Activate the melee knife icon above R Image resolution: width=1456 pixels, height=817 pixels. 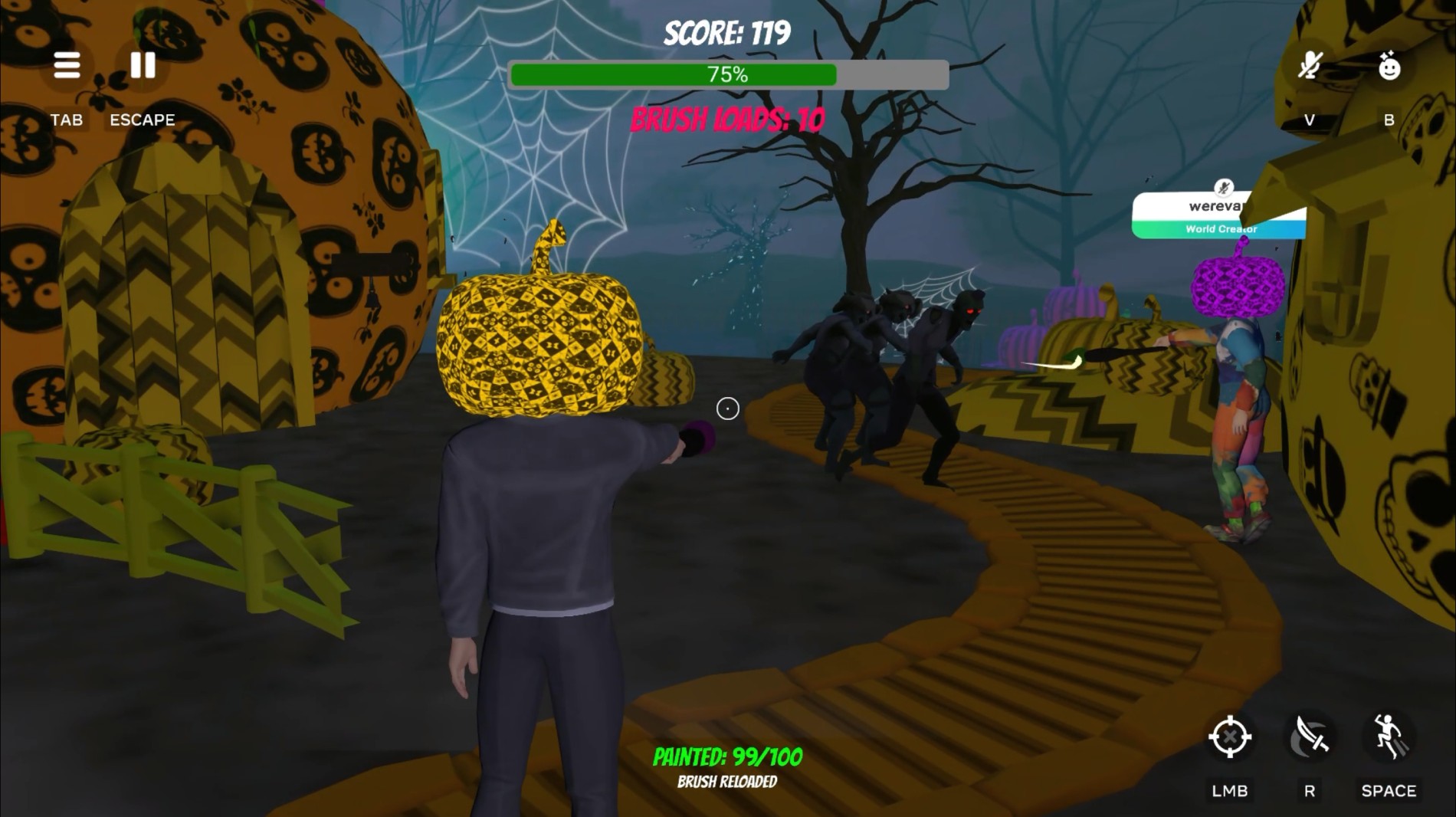(x=1310, y=737)
